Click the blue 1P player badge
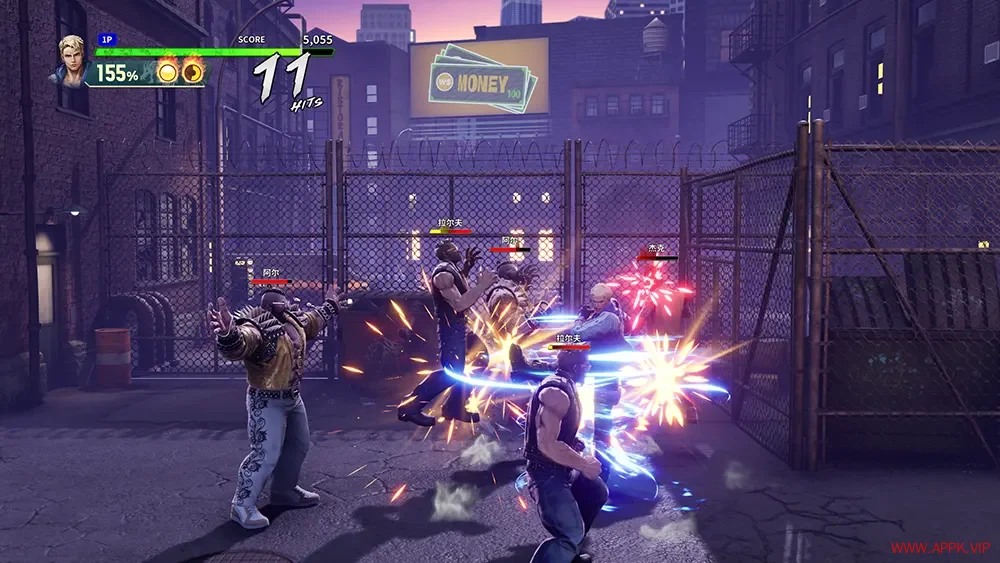This screenshot has width=1000, height=563. [106, 40]
